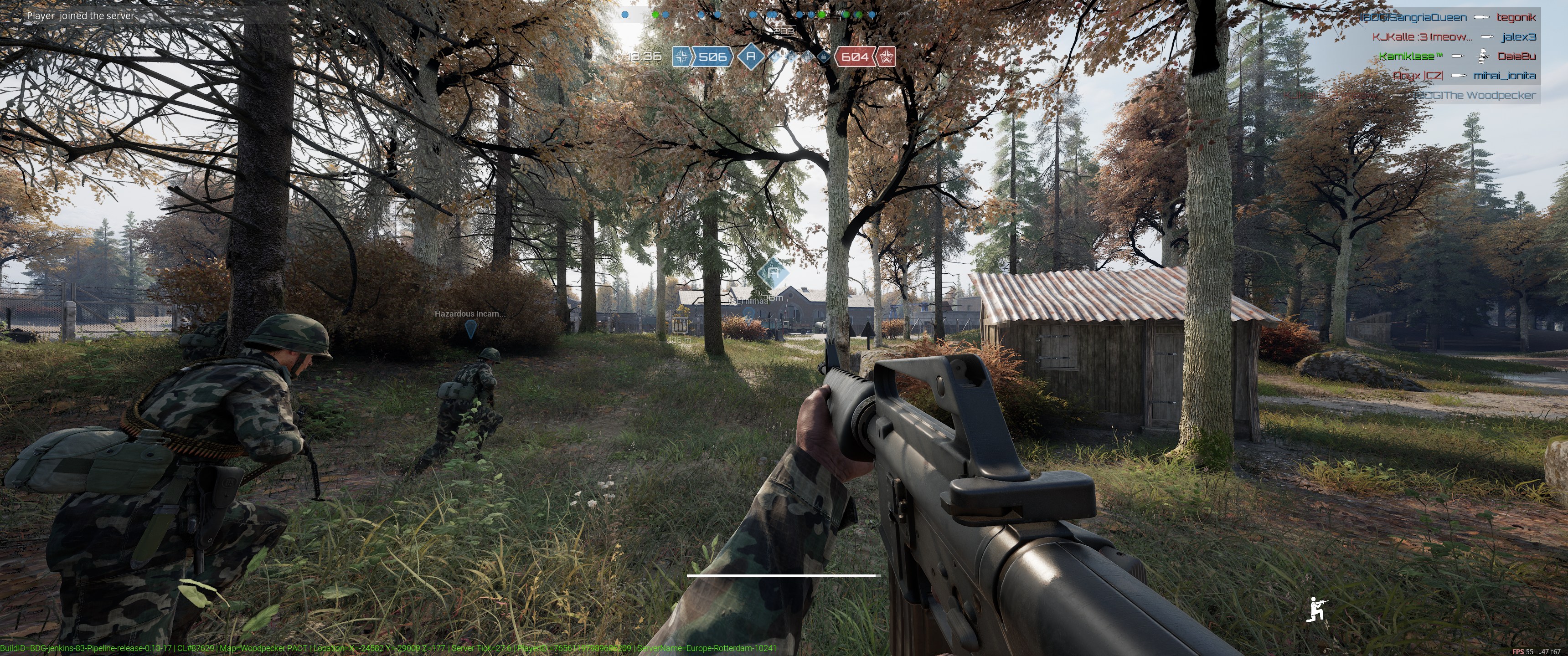Open the Kamiklase and DaiaBu kill feed entry
1568x656 pixels.
tap(1457, 56)
